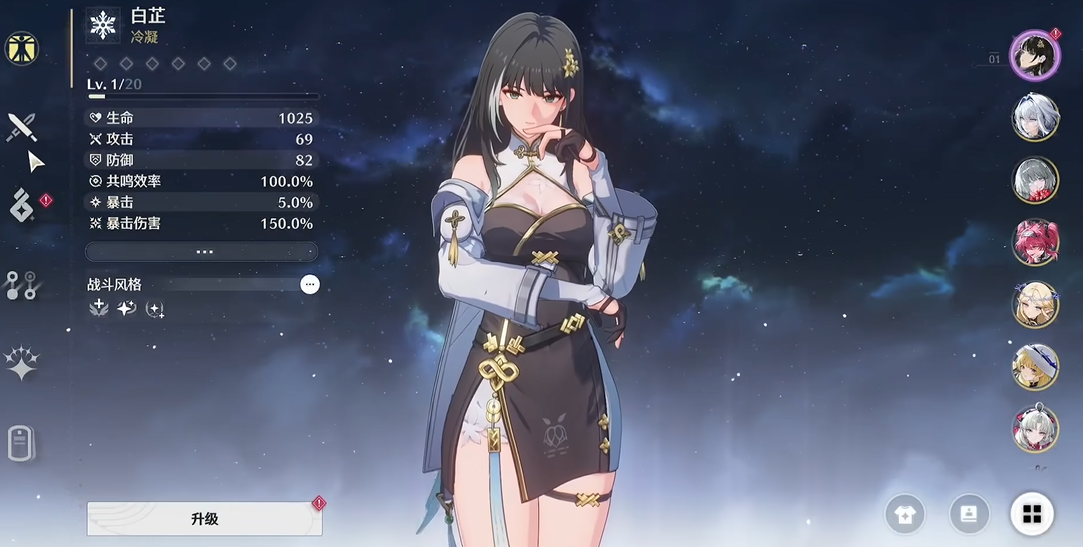Viewport: 1083px width, 547px height.
Task: Pick the blonde character with dark headband
Action: point(1035,305)
